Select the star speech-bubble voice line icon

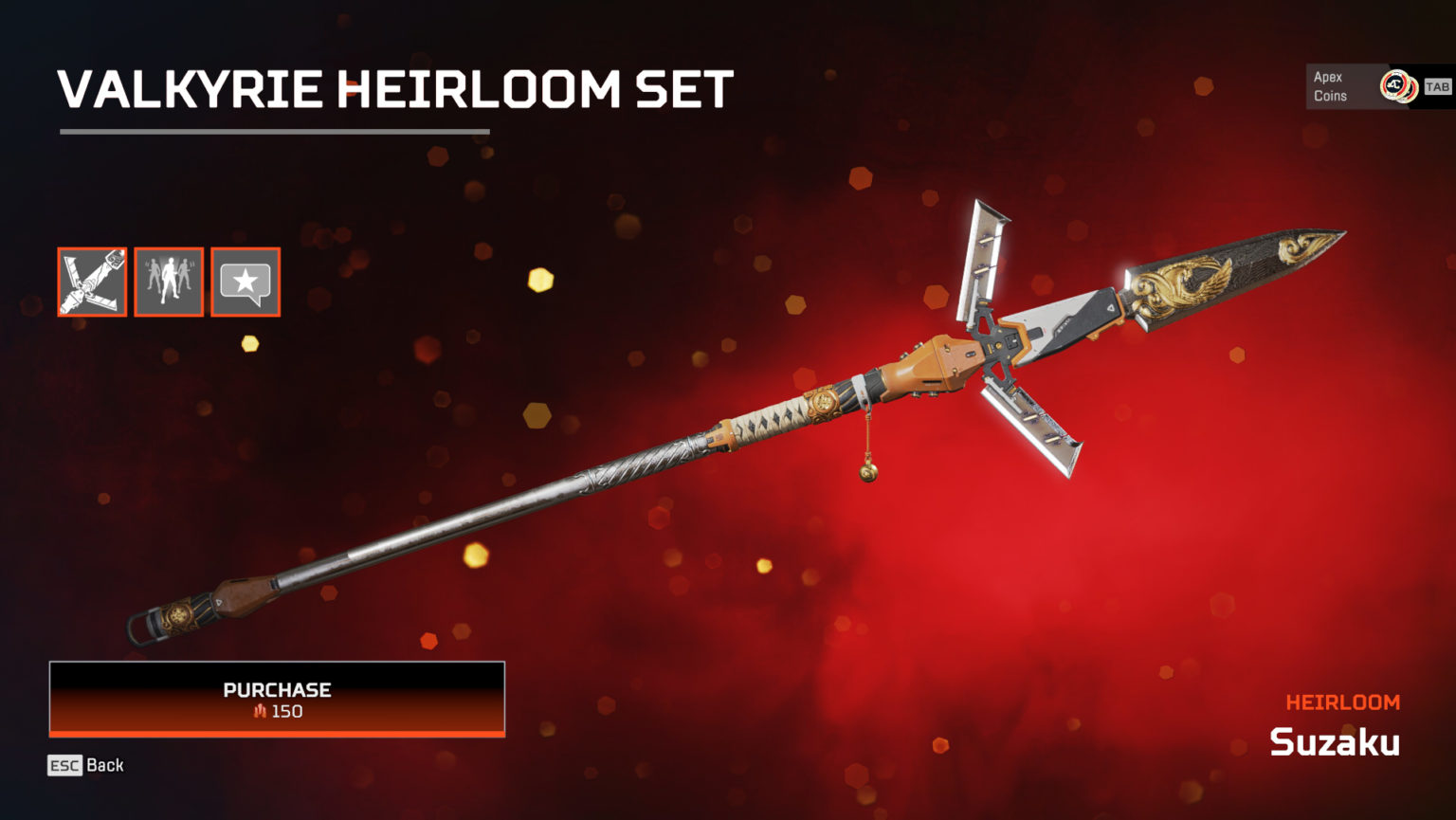(245, 281)
